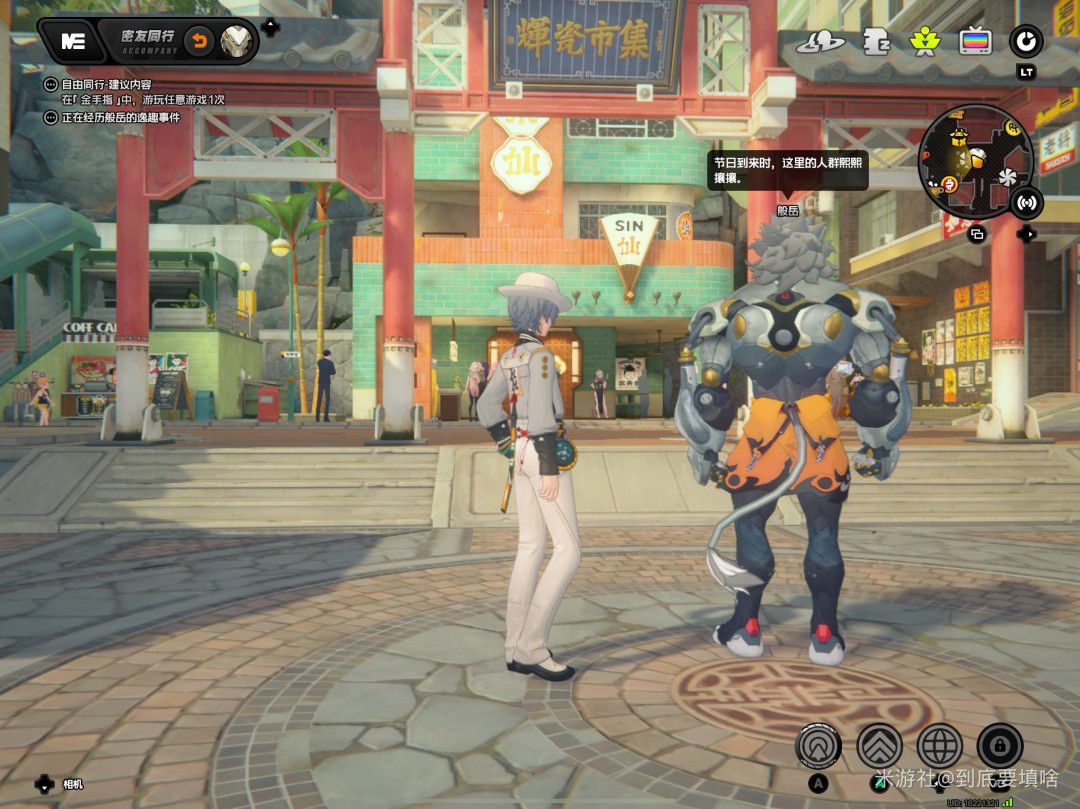Open the rainbow television icon
This screenshot has height=809, width=1080.
pos(975,42)
